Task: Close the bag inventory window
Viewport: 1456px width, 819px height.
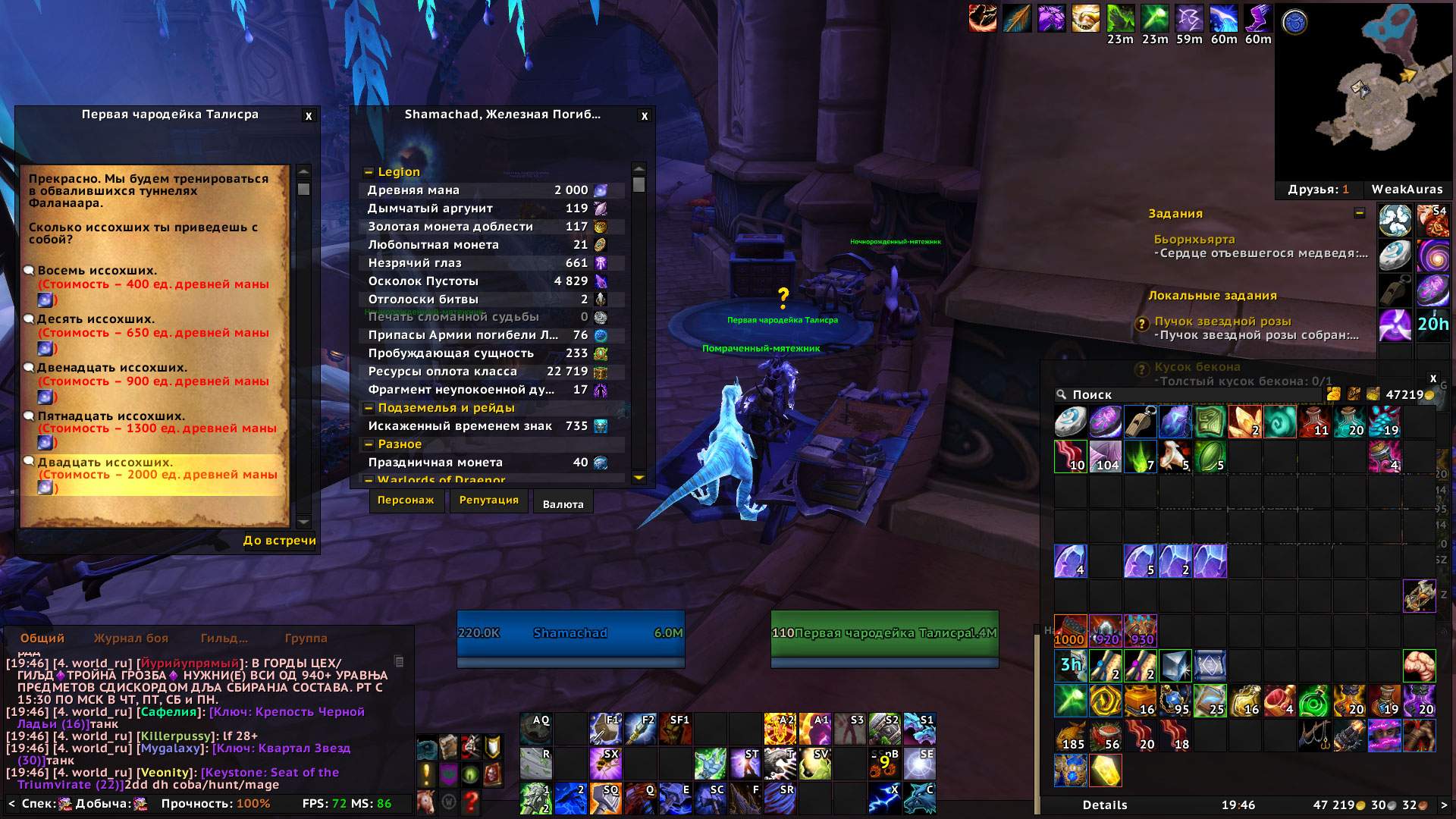Action: click(x=1433, y=378)
